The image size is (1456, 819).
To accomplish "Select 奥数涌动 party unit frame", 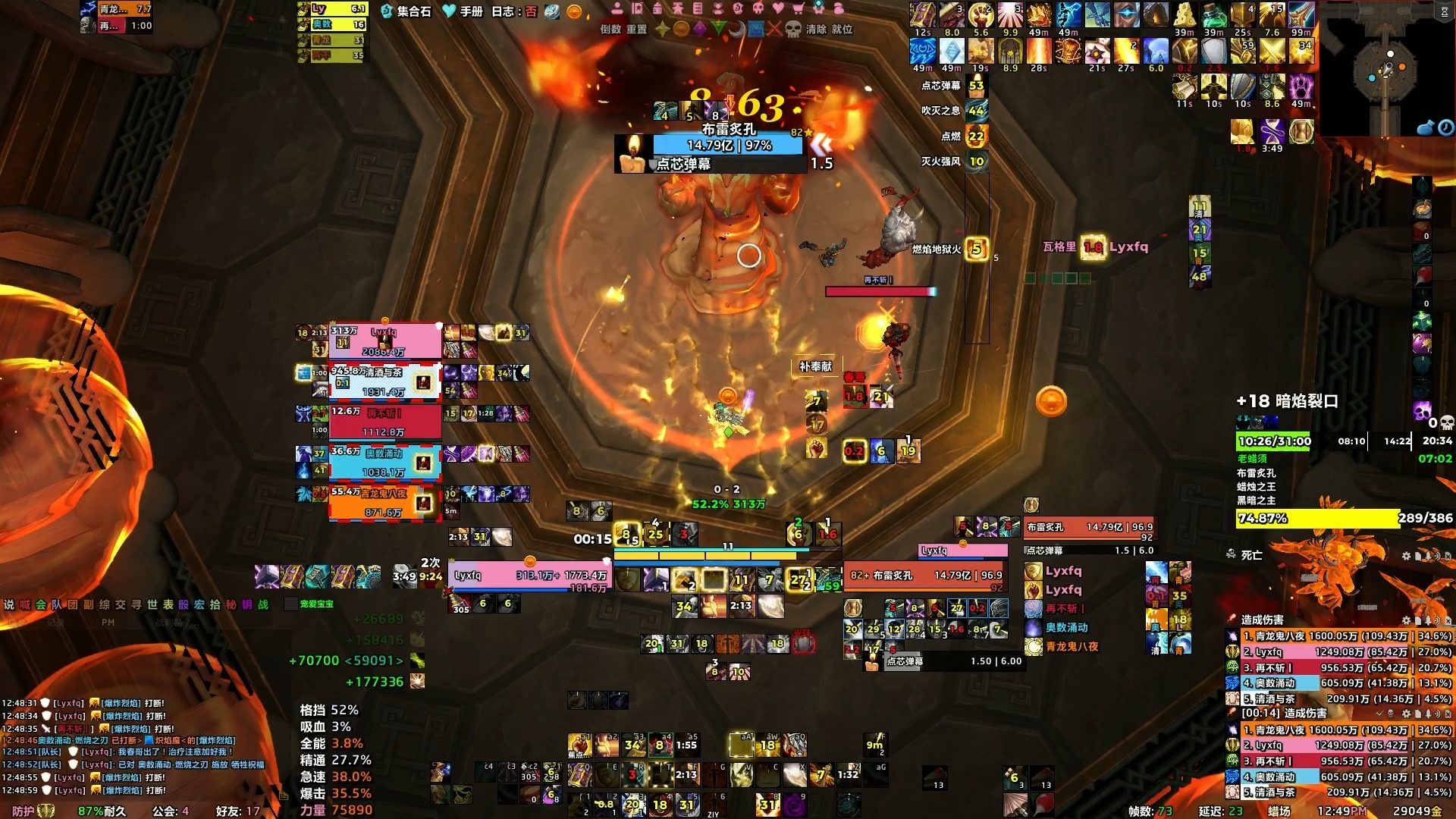I will 384,463.
